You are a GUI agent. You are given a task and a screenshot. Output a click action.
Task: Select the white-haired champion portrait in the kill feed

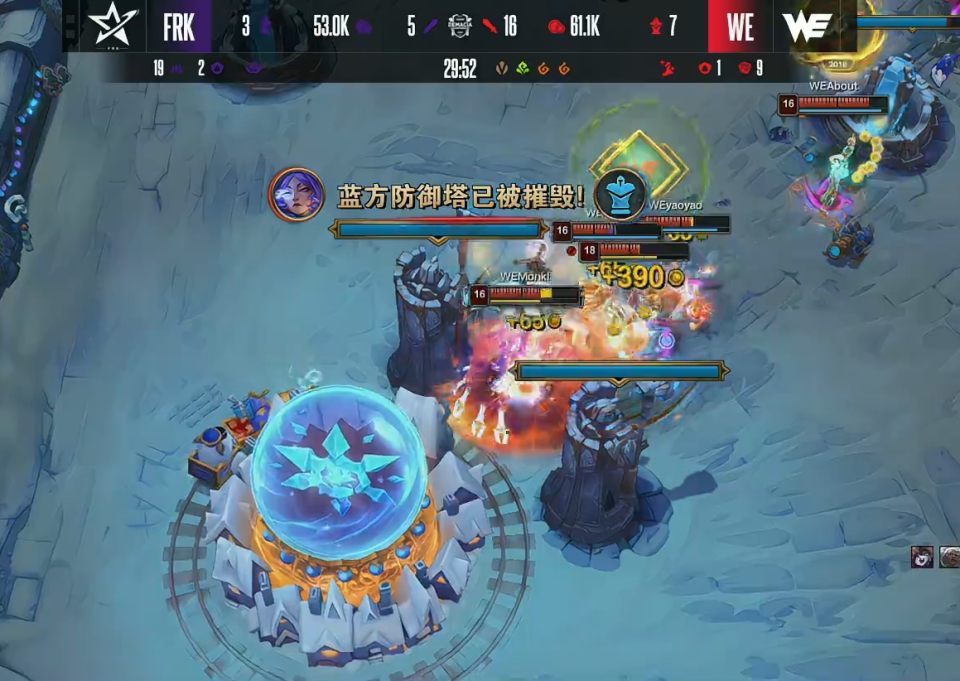pyautogui.click(x=950, y=557)
